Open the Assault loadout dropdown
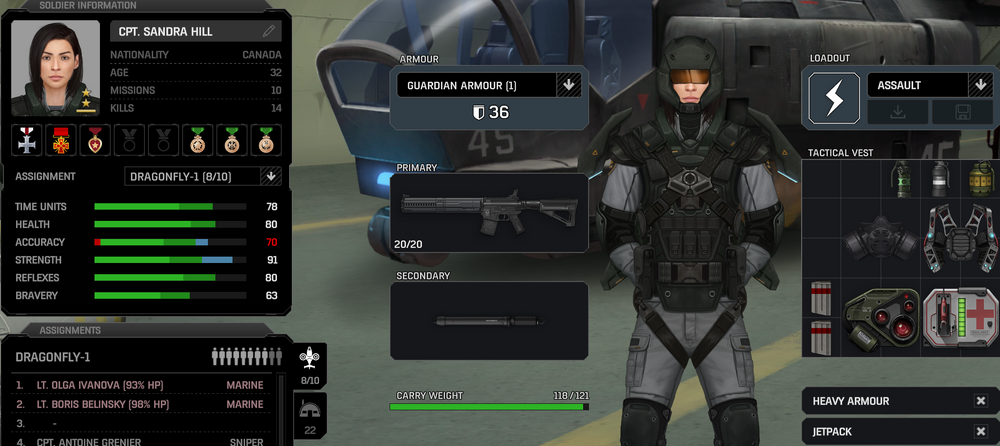The image size is (1000, 446). click(979, 85)
